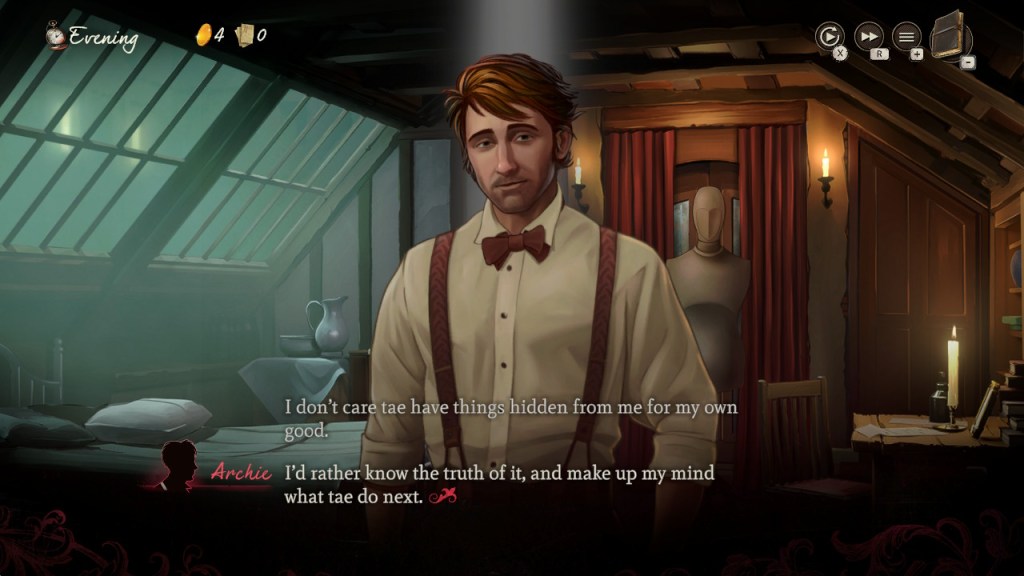Open the leather journal book
Screen dimensions: 1024x576
click(x=950, y=36)
